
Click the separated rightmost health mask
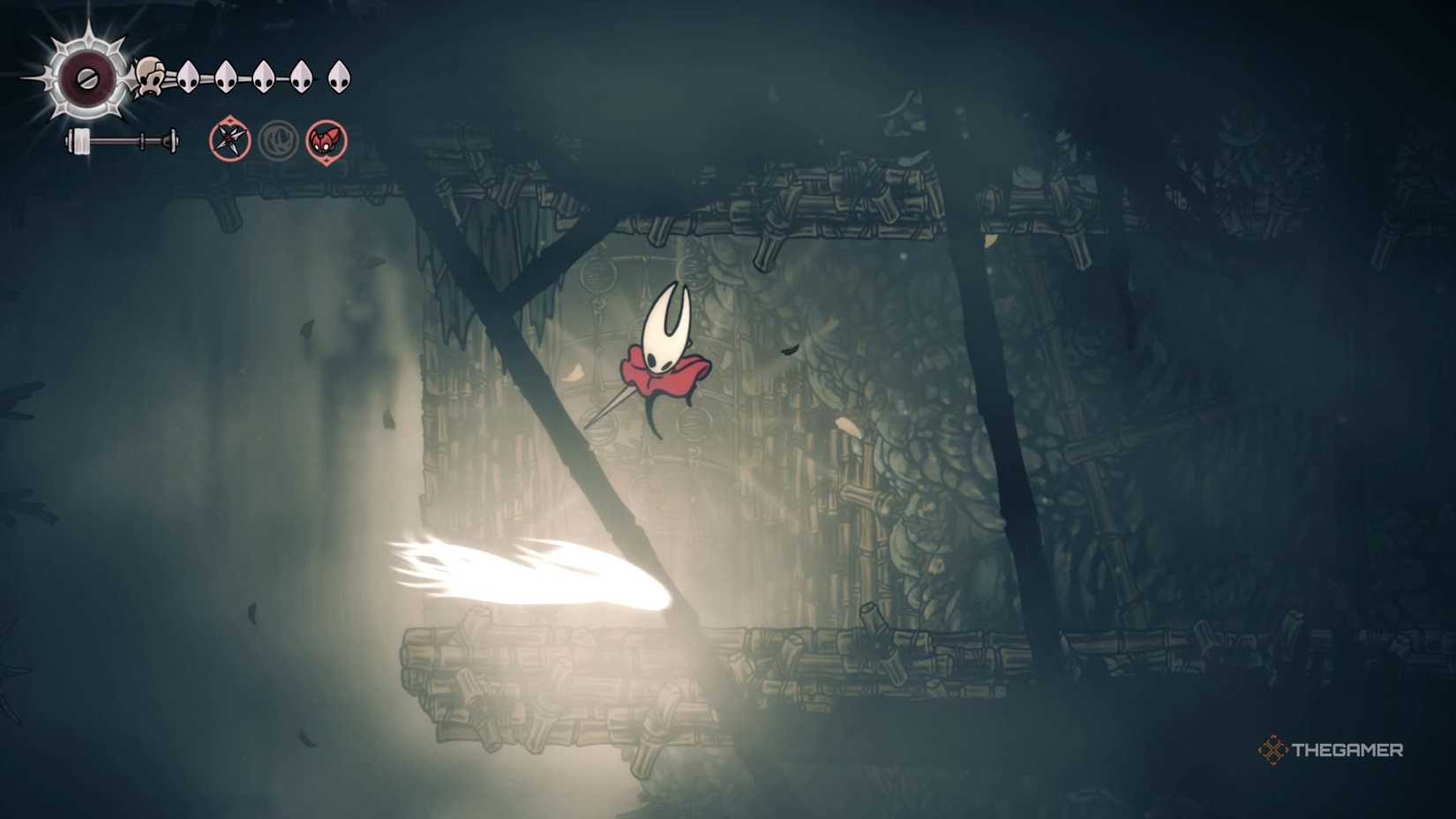pos(338,76)
